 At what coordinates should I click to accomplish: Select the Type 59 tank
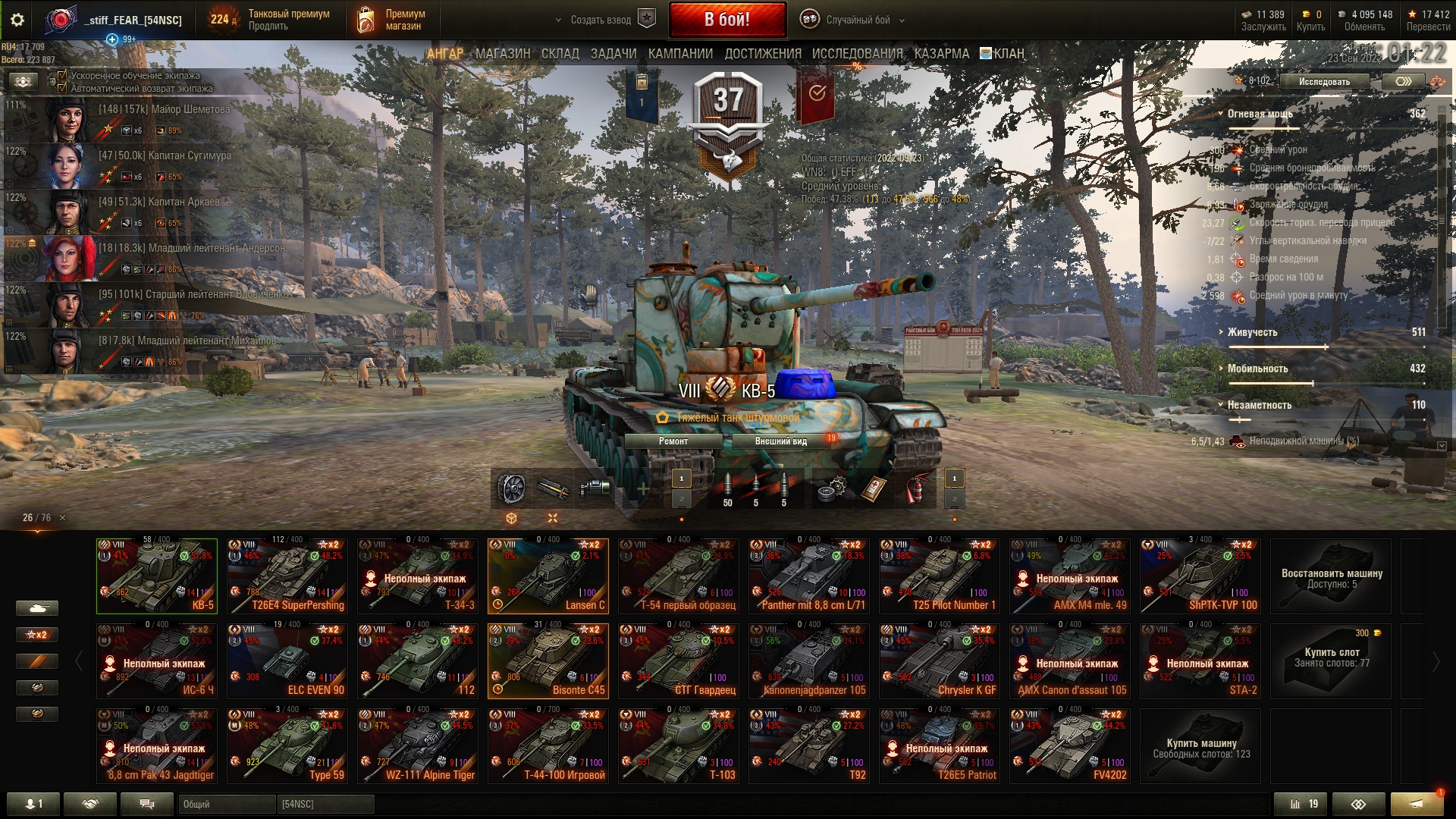tap(287, 746)
